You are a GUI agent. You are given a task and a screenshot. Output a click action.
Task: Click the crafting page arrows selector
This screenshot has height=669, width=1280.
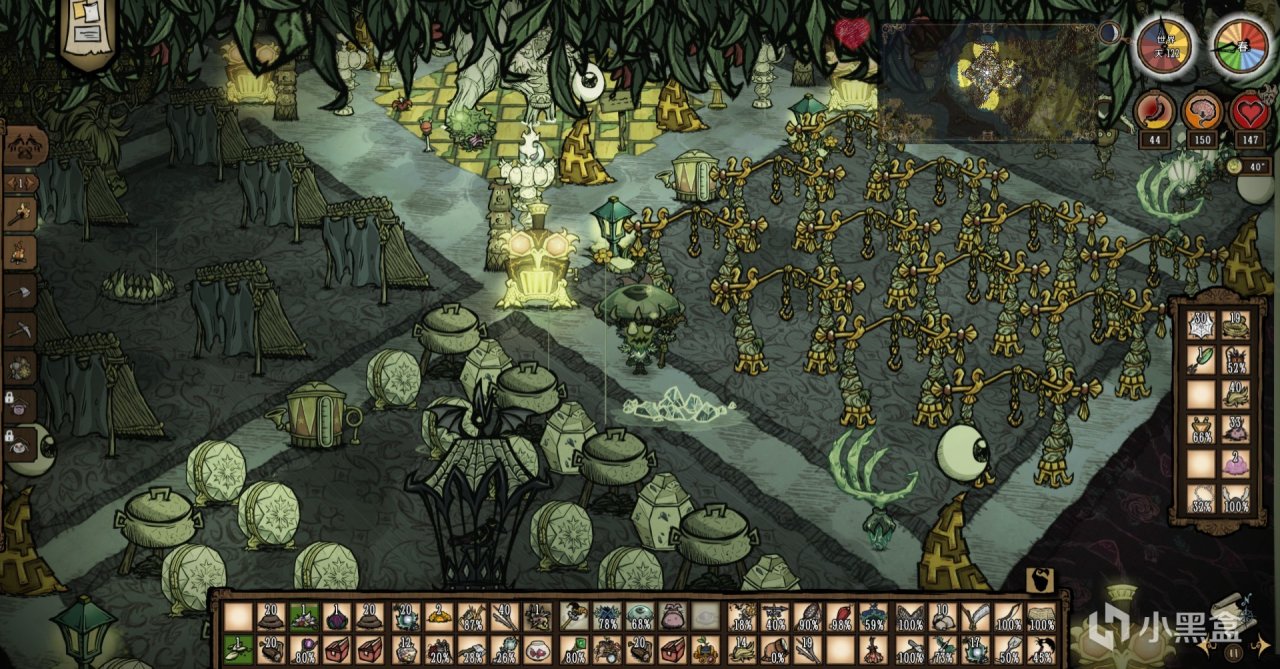(21, 184)
